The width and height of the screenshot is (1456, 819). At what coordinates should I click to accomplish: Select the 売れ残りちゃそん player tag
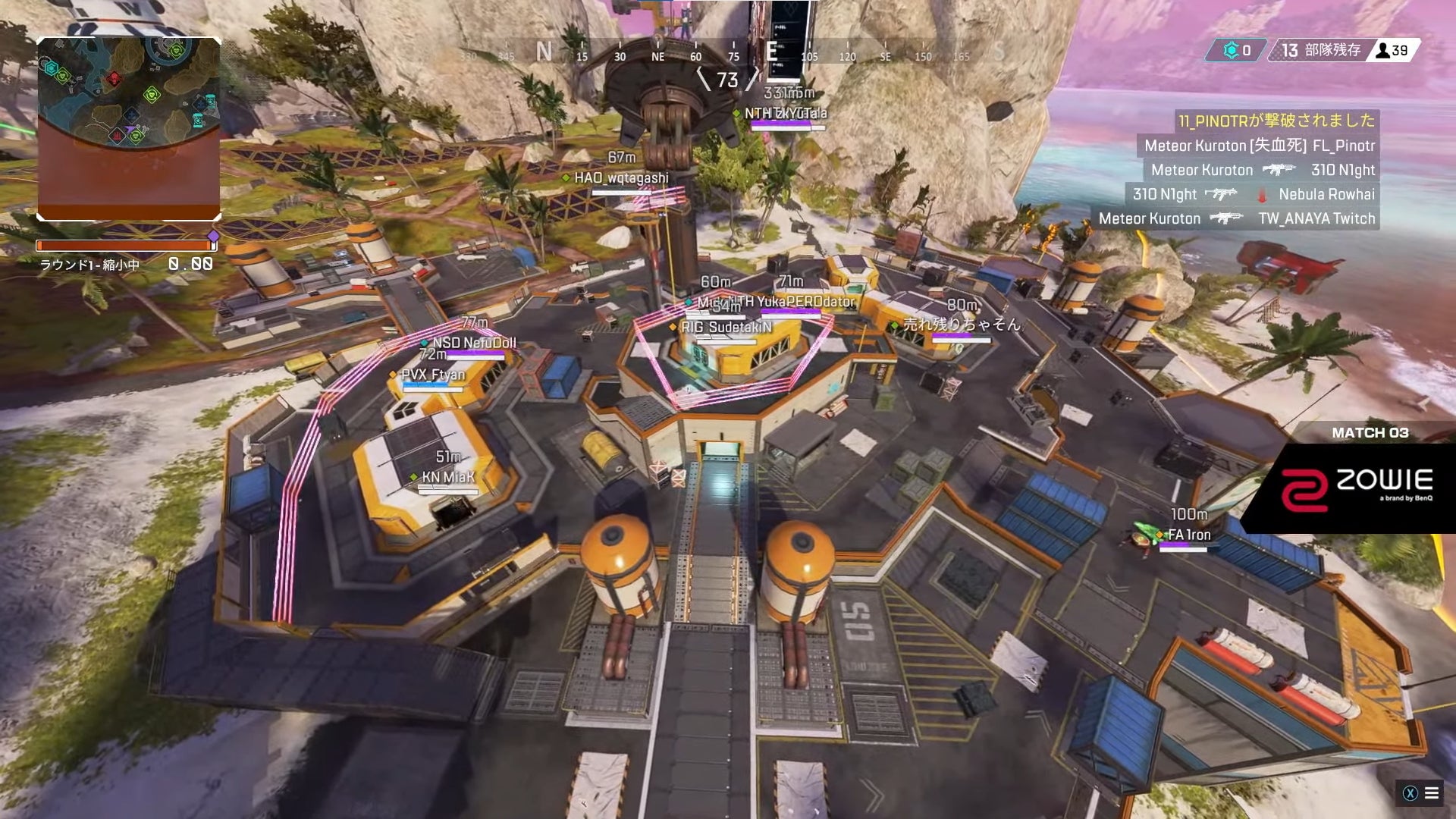coord(961,325)
